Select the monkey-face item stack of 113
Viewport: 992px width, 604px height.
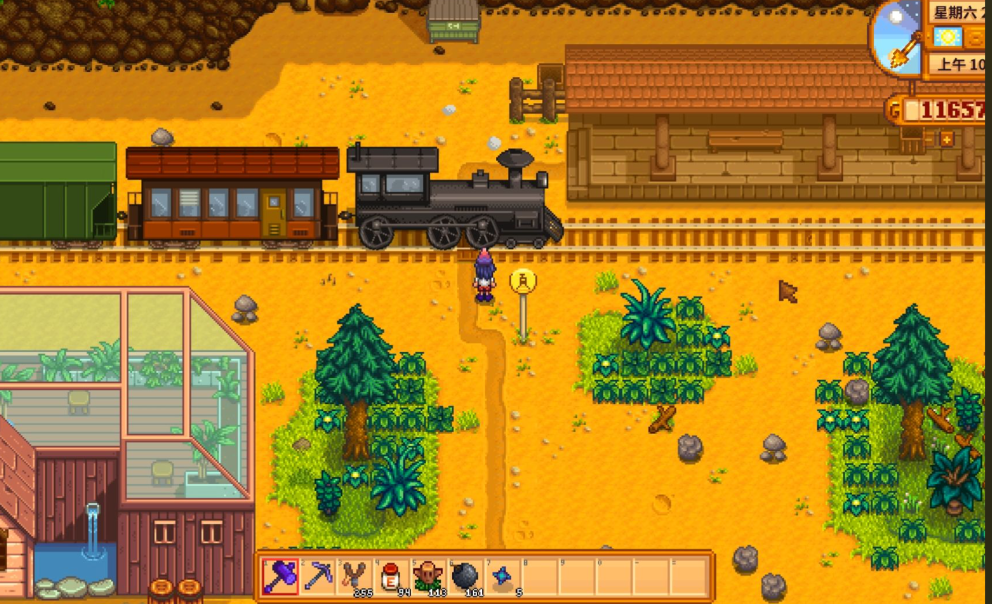pos(429,576)
